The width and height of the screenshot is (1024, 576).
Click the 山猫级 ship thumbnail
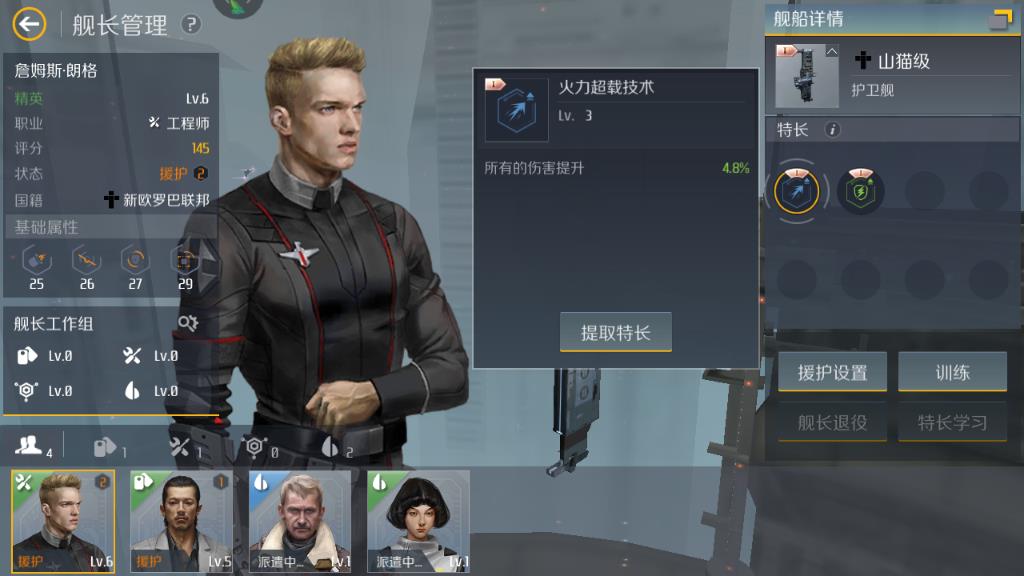(x=807, y=76)
